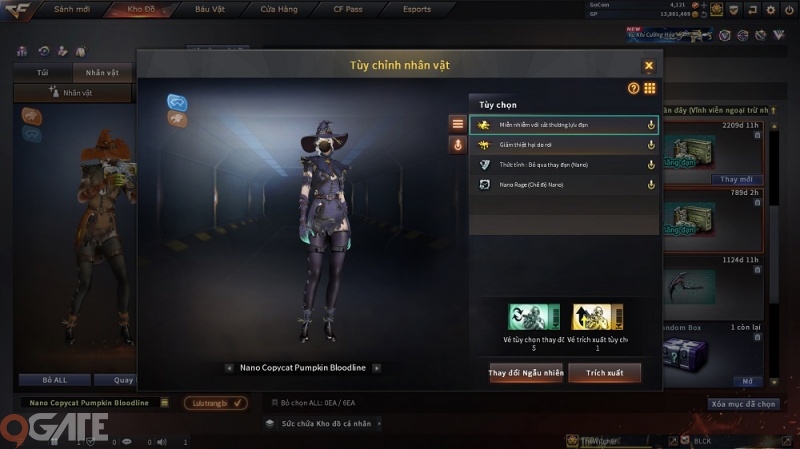Click the orange grid view icon
Screen dimensions: 800x449
[x=650, y=89]
